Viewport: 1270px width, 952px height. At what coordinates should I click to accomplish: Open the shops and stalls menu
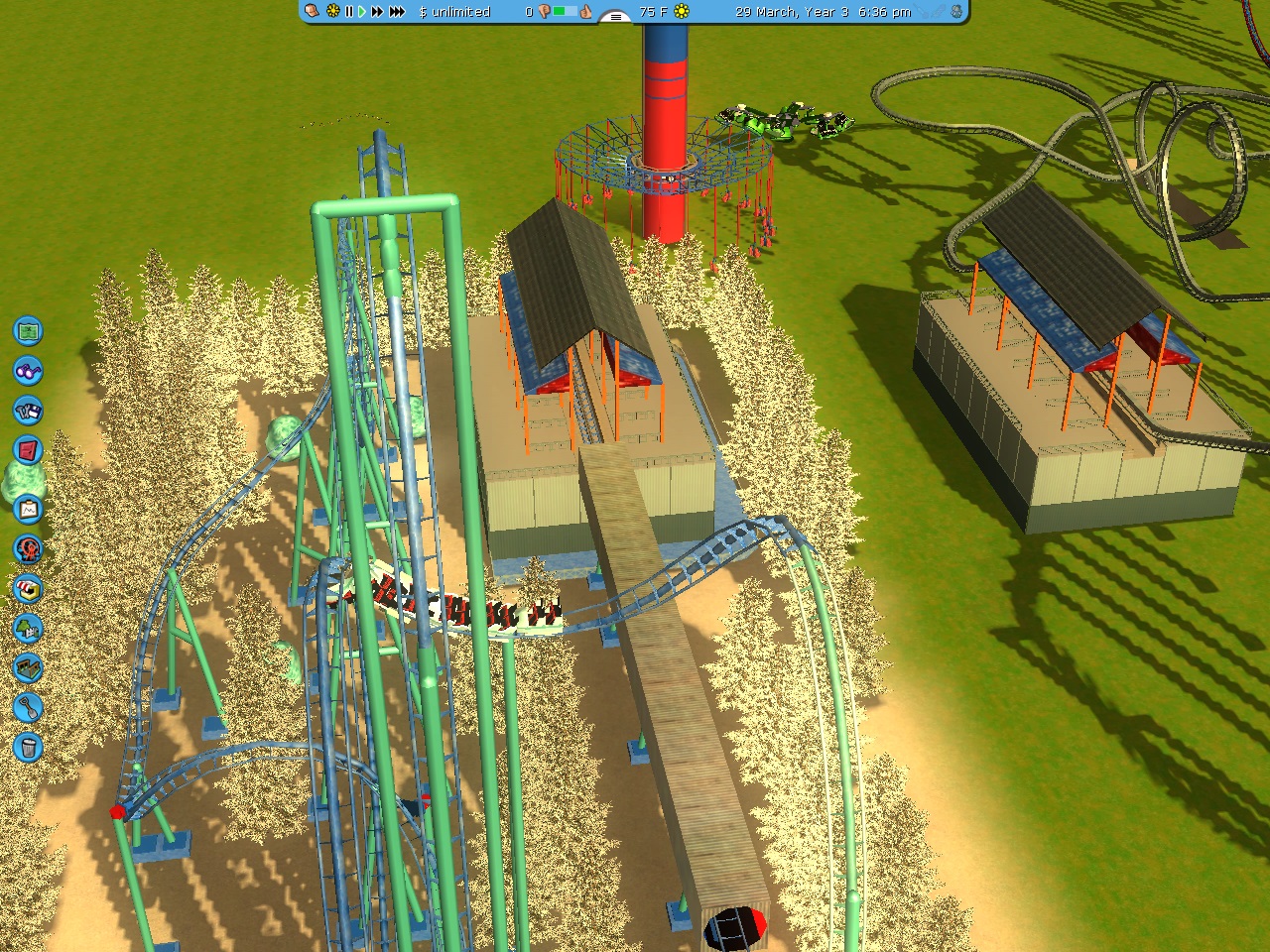(29, 588)
